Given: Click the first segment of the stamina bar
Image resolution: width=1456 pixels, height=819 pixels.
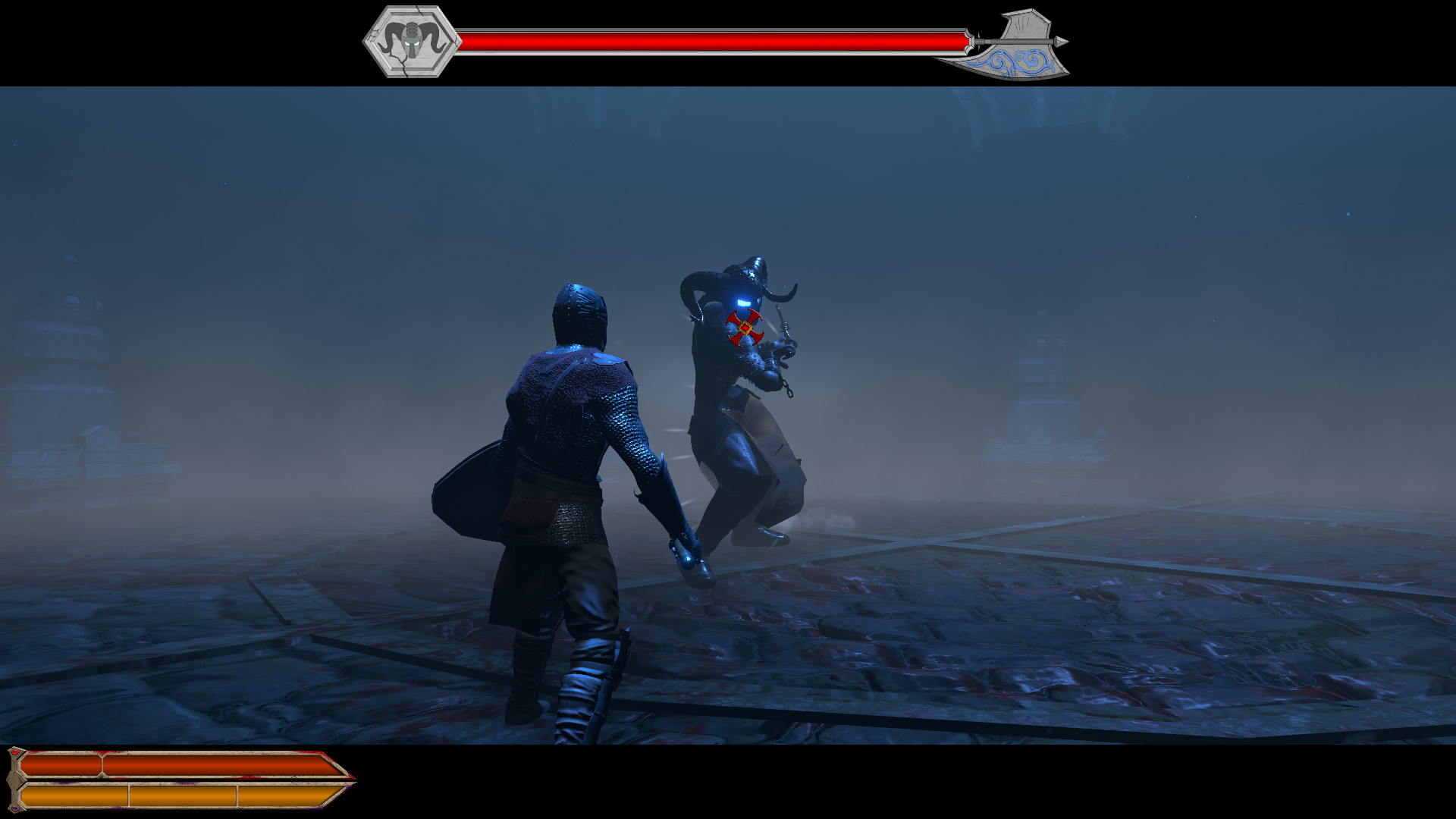Looking at the screenshot, I should click(x=76, y=798).
